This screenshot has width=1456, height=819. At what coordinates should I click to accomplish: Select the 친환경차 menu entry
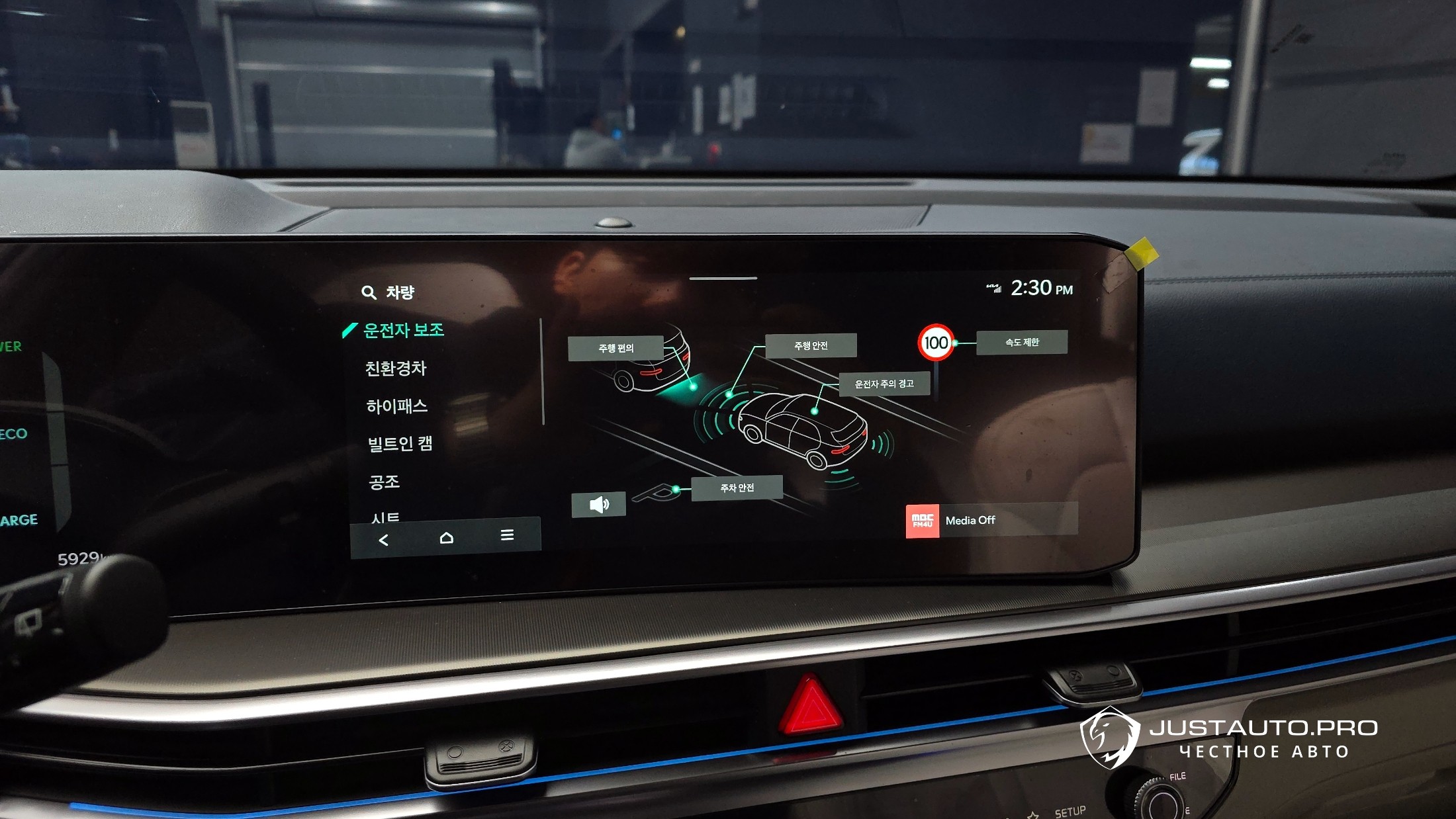[x=396, y=368]
